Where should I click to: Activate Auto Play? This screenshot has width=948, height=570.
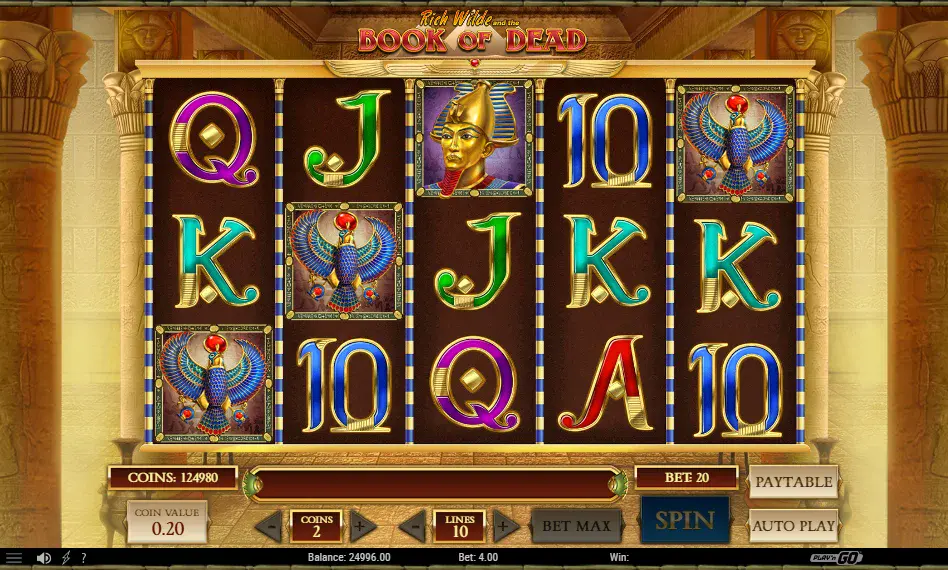pyautogui.click(x=793, y=525)
